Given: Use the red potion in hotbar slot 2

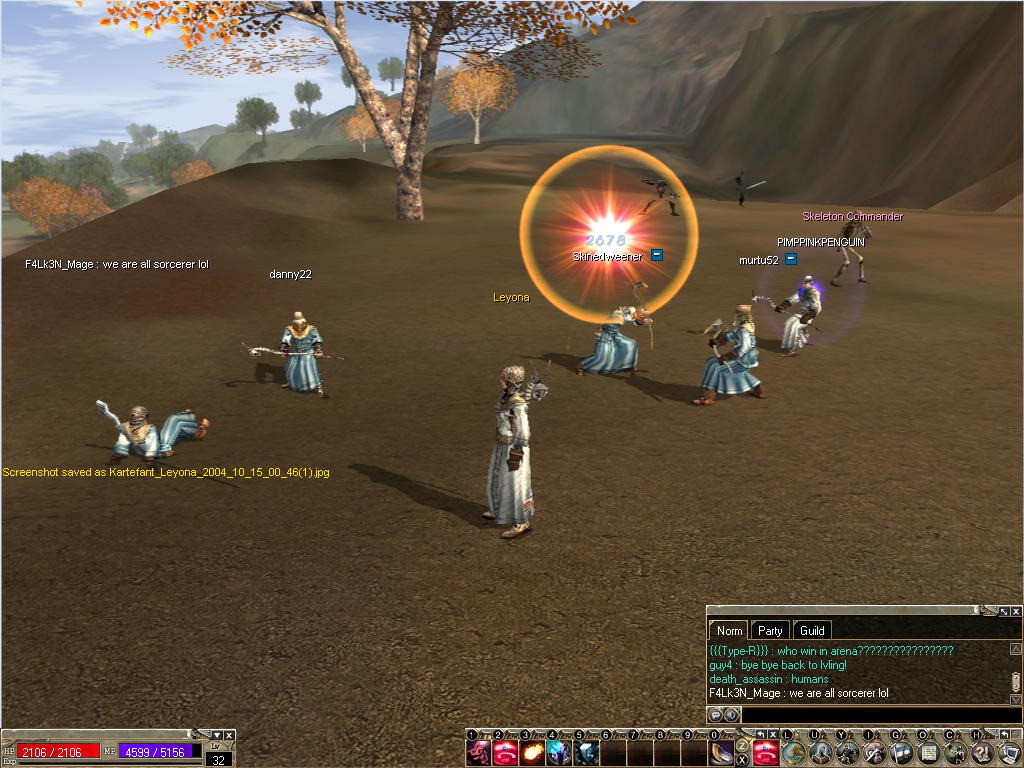Looking at the screenshot, I should tap(506, 754).
